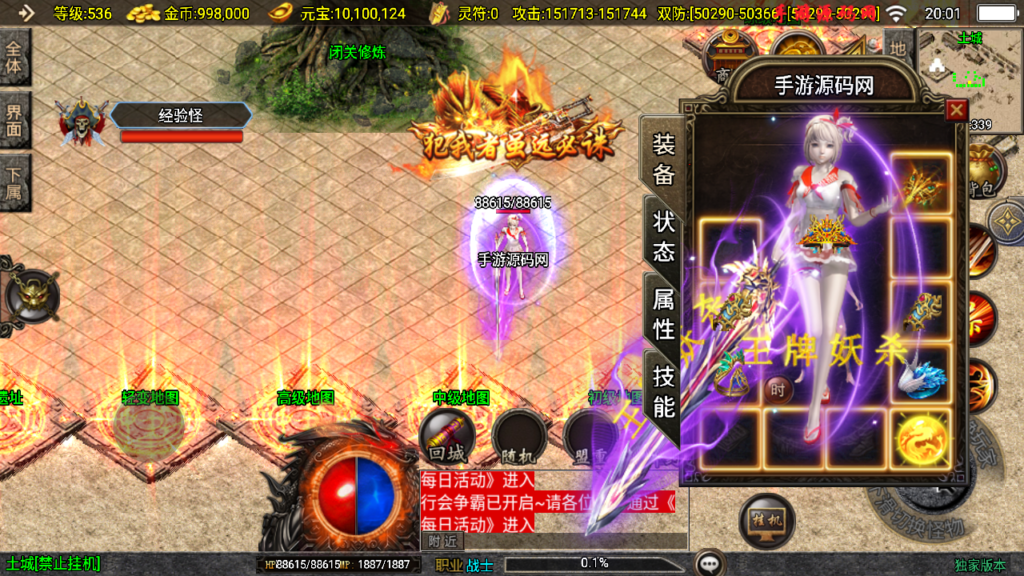Activate the 随机 random teleport button
This screenshot has width=1024, height=576.
tap(518, 436)
